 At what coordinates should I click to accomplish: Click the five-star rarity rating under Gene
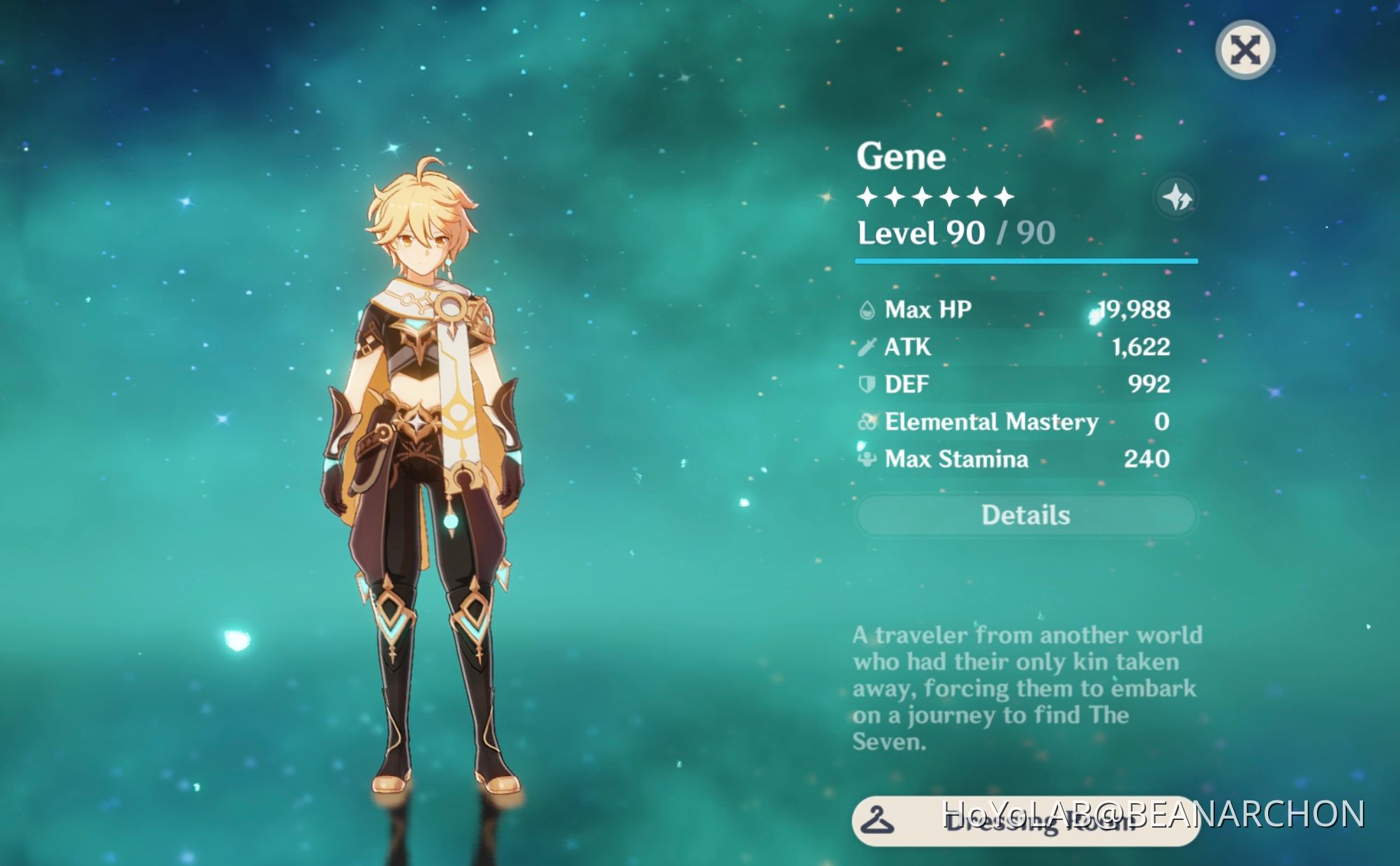click(x=934, y=197)
